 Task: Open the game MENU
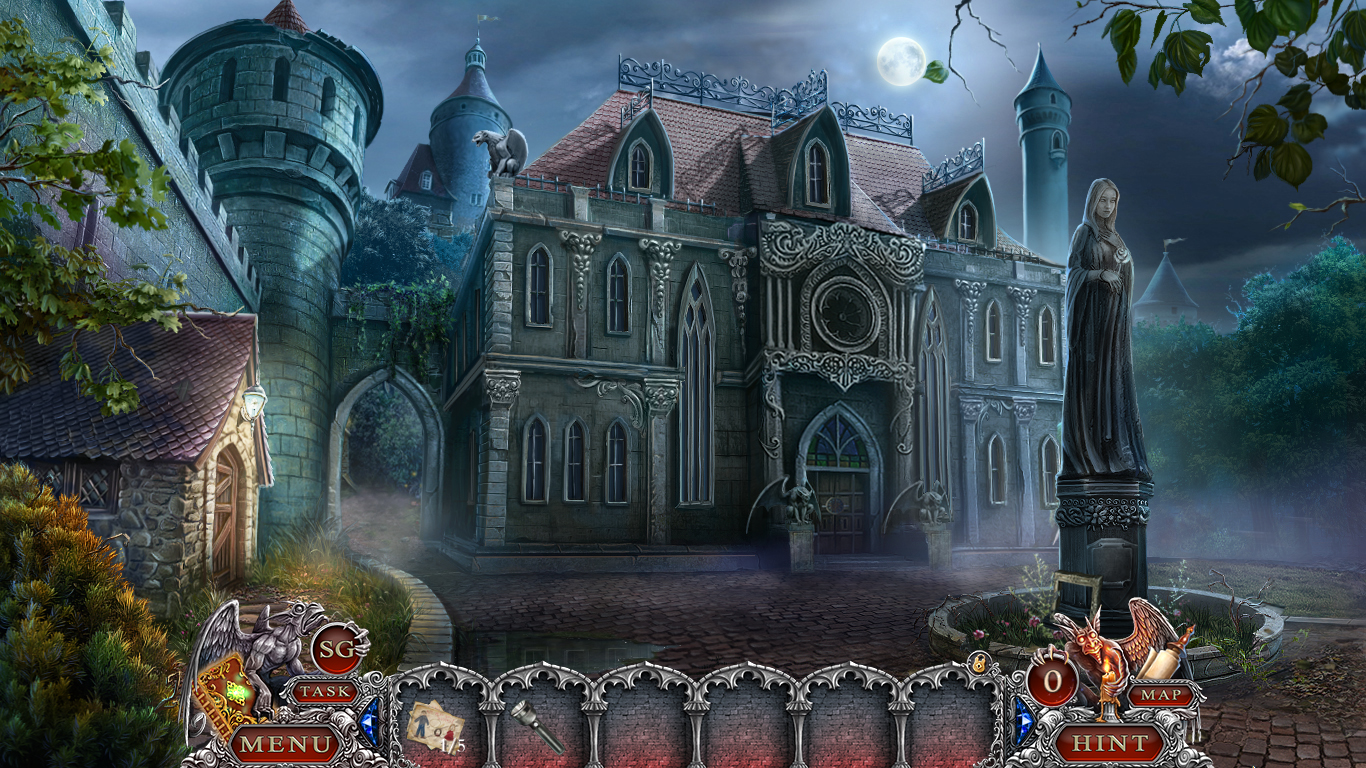[x=283, y=744]
